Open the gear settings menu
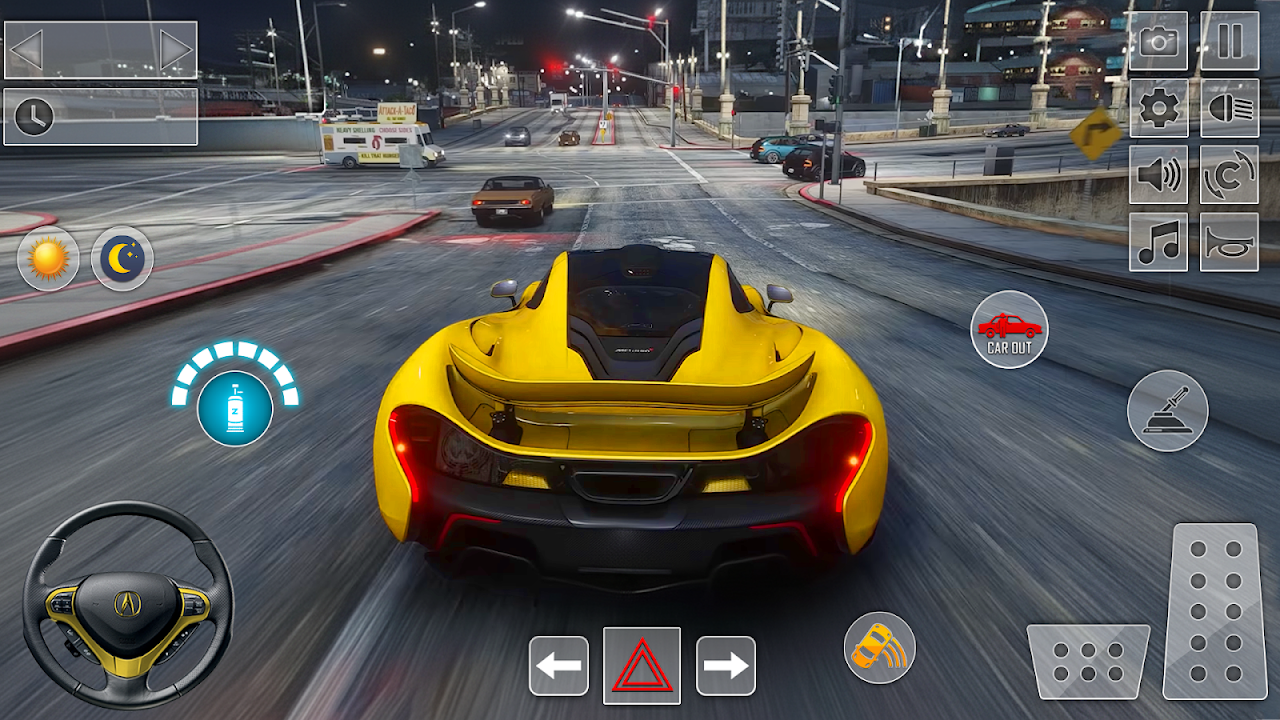The height and width of the screenshot is (720, 1280). click(x=1159, y=108)
